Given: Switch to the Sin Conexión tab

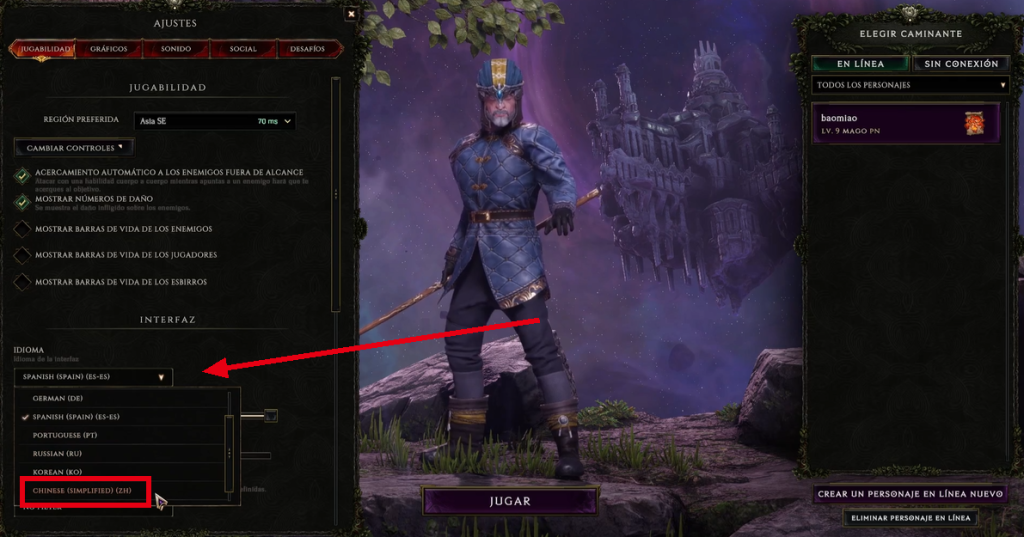Looking at the screenshot, I should pos(960,63).
